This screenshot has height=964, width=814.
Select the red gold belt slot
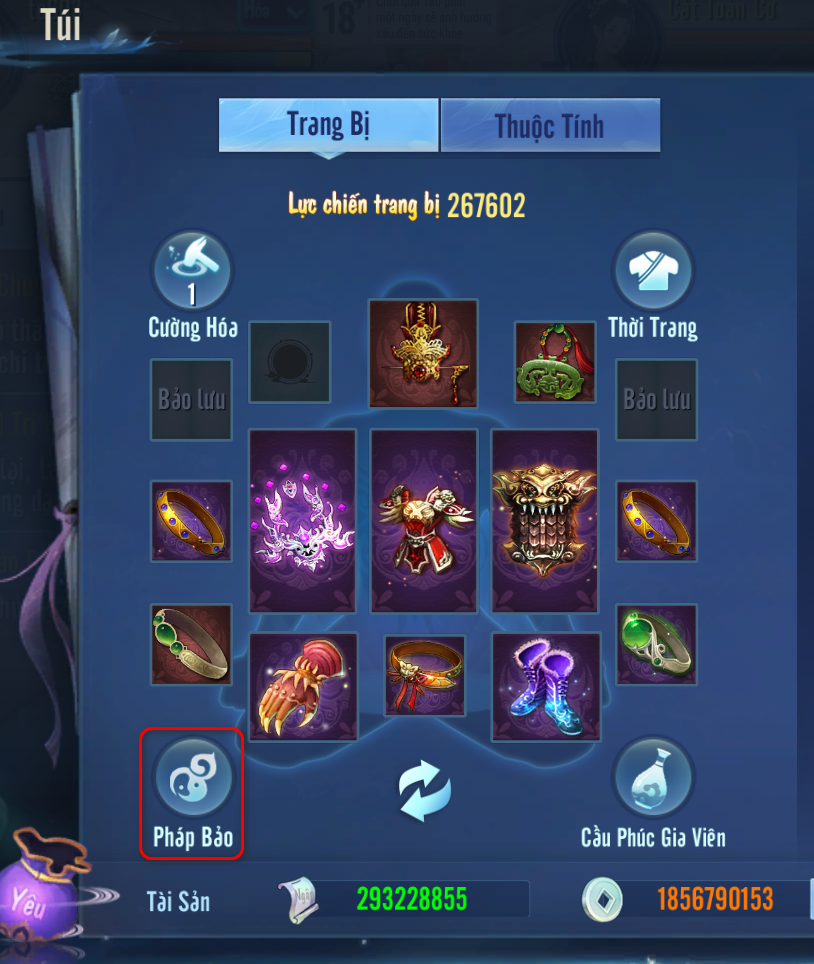[425, 675]
